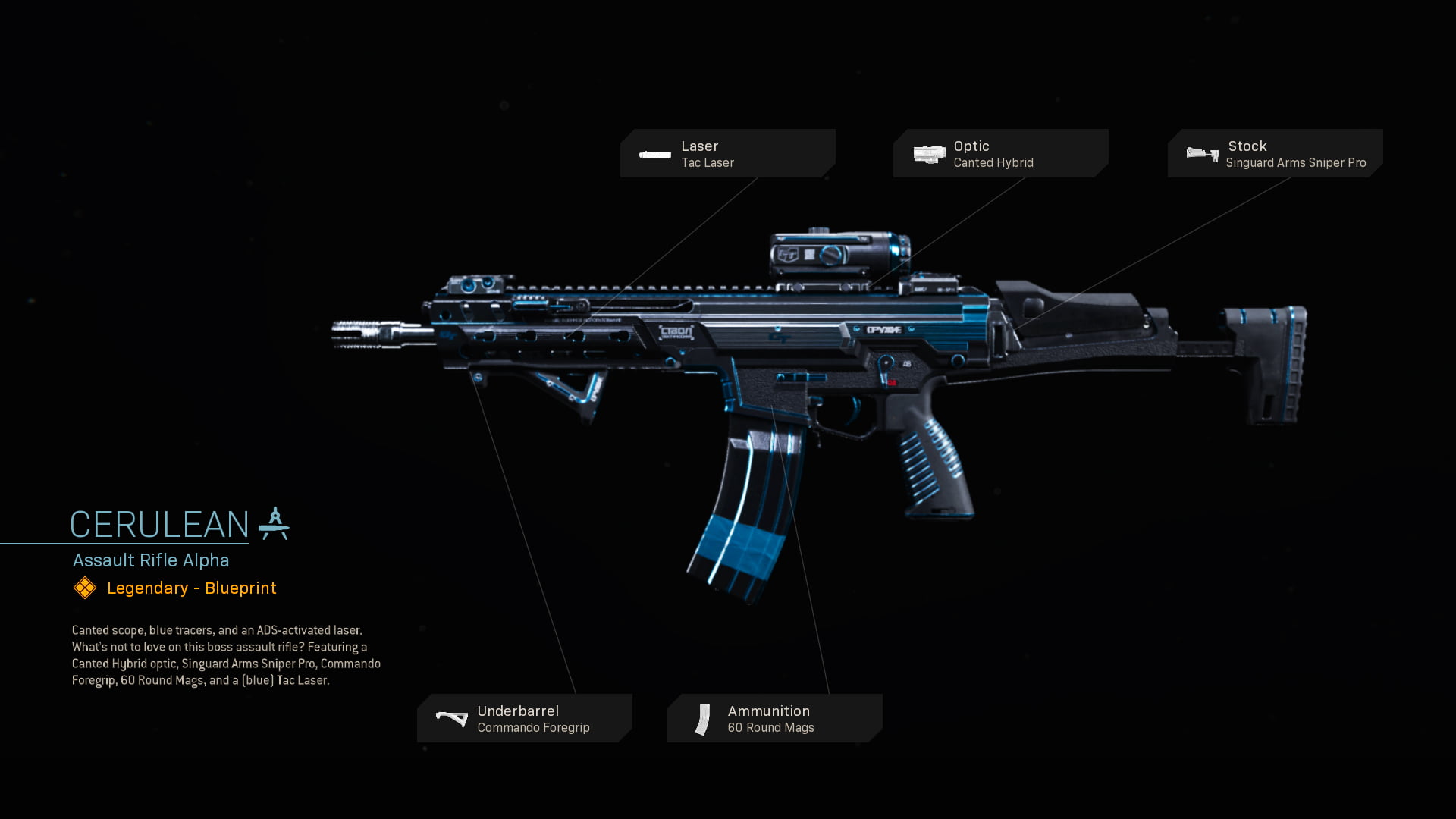Click the Legendary - Blueprint text

pos(190,588)
